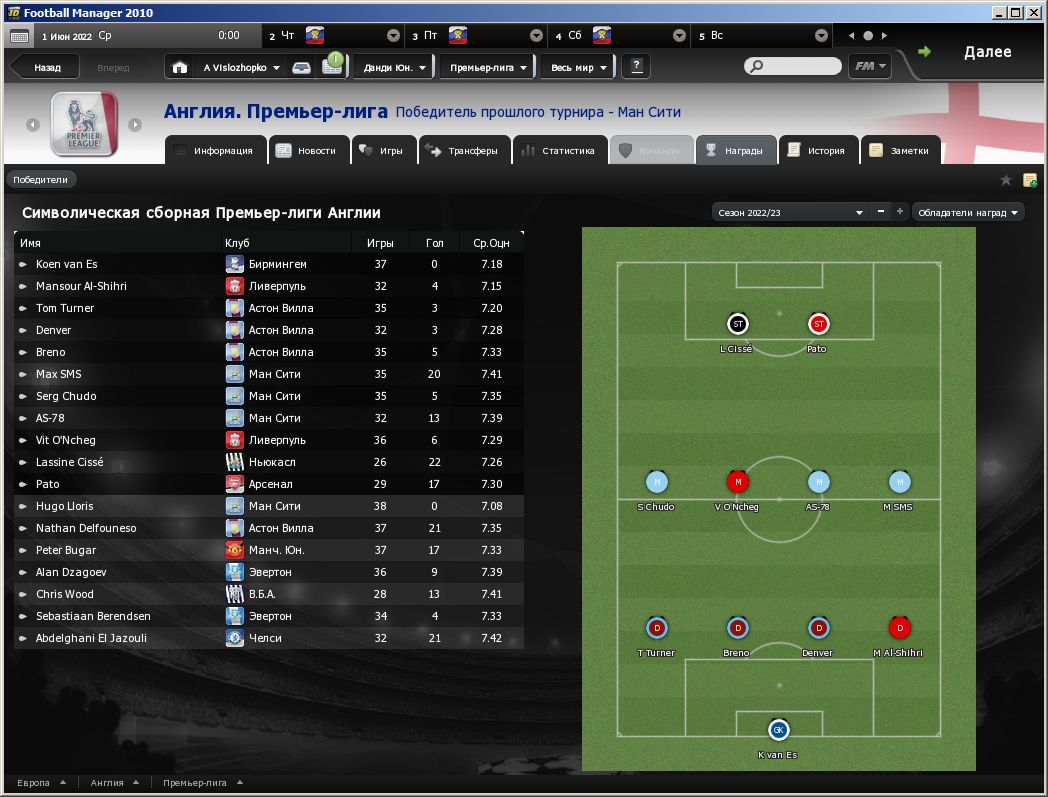1048x797 pixels.
Task: Open the Статистика tab
Action: point(559,151)
